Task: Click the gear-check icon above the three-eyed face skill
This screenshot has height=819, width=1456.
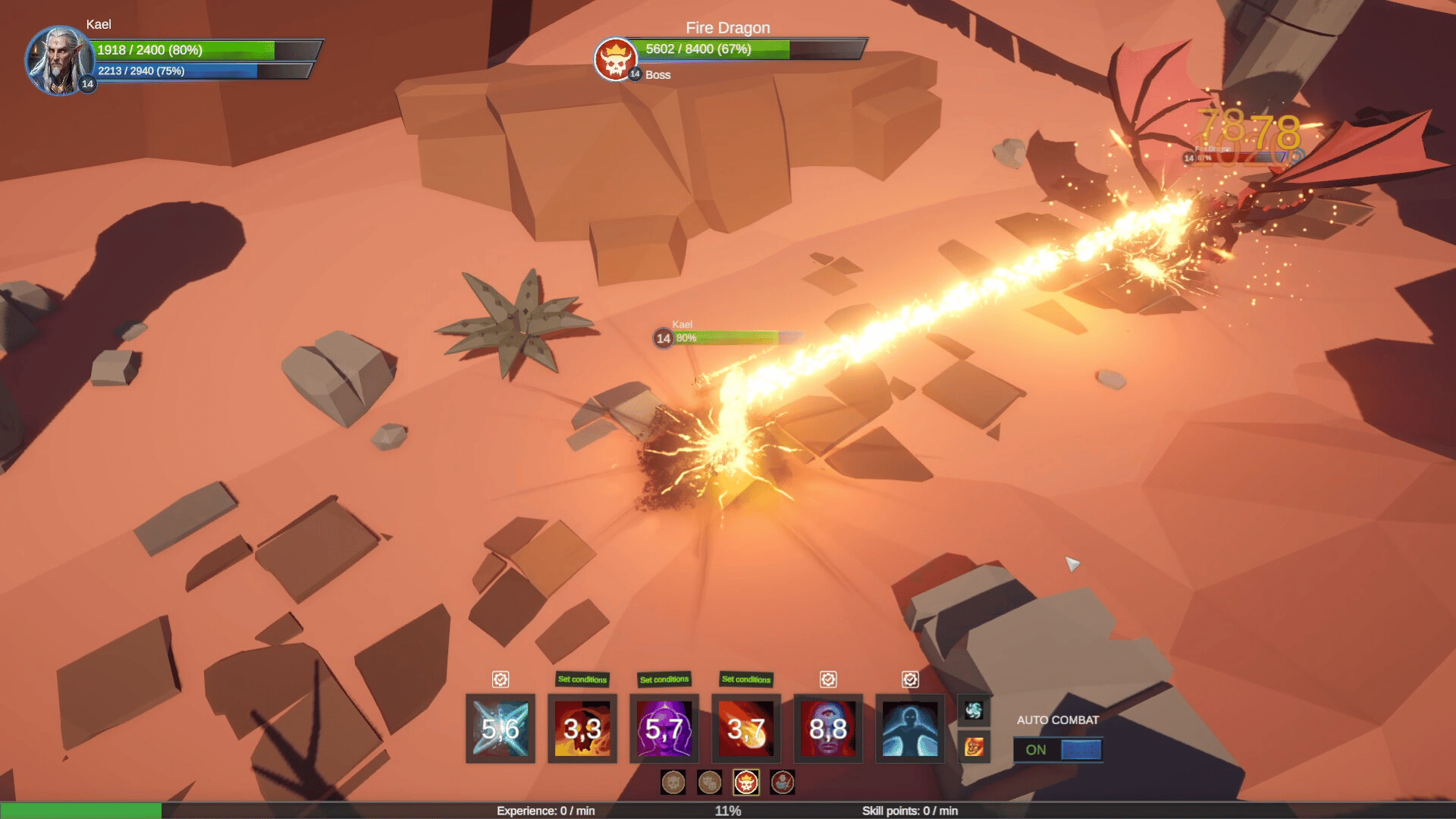Action: (828, 679)
